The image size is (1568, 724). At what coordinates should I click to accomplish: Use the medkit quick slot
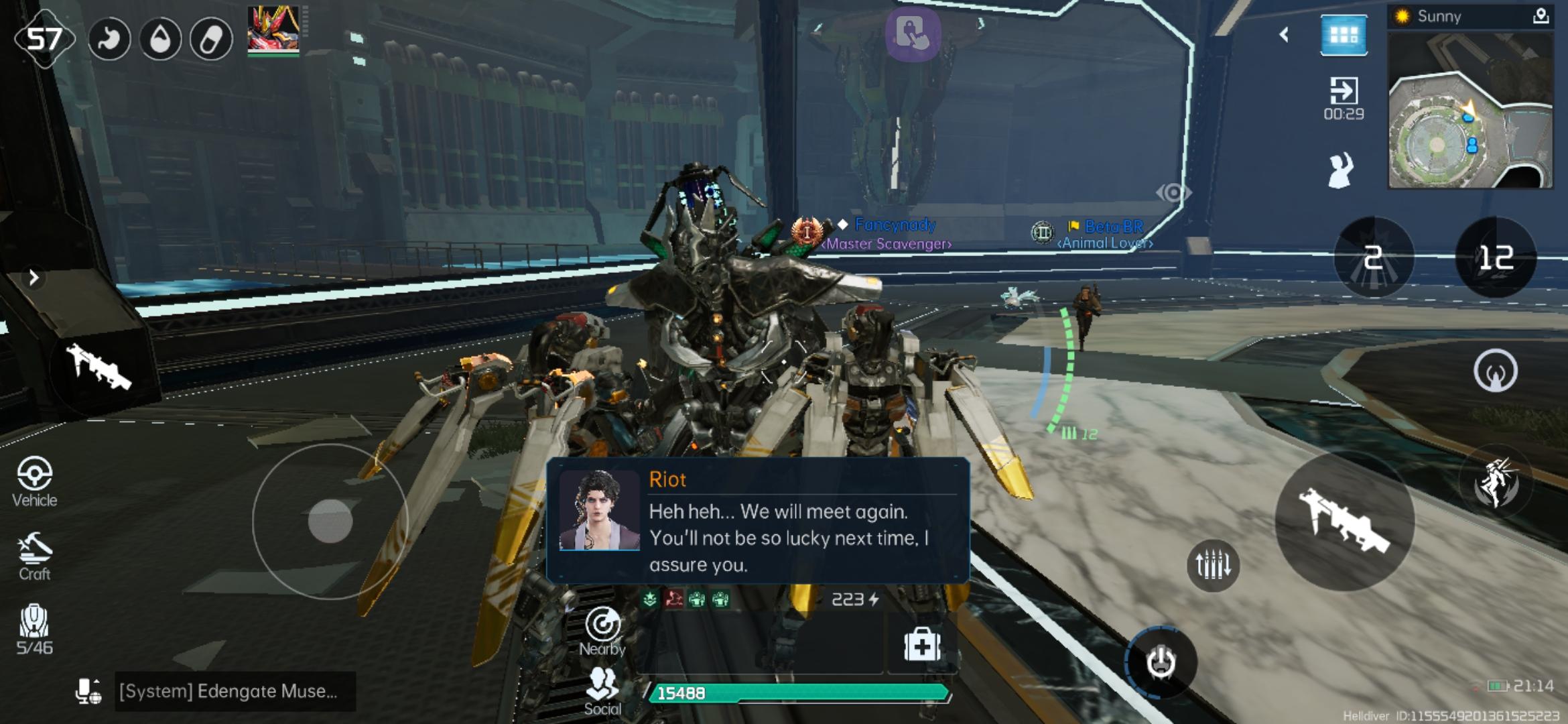click(922, 646)
